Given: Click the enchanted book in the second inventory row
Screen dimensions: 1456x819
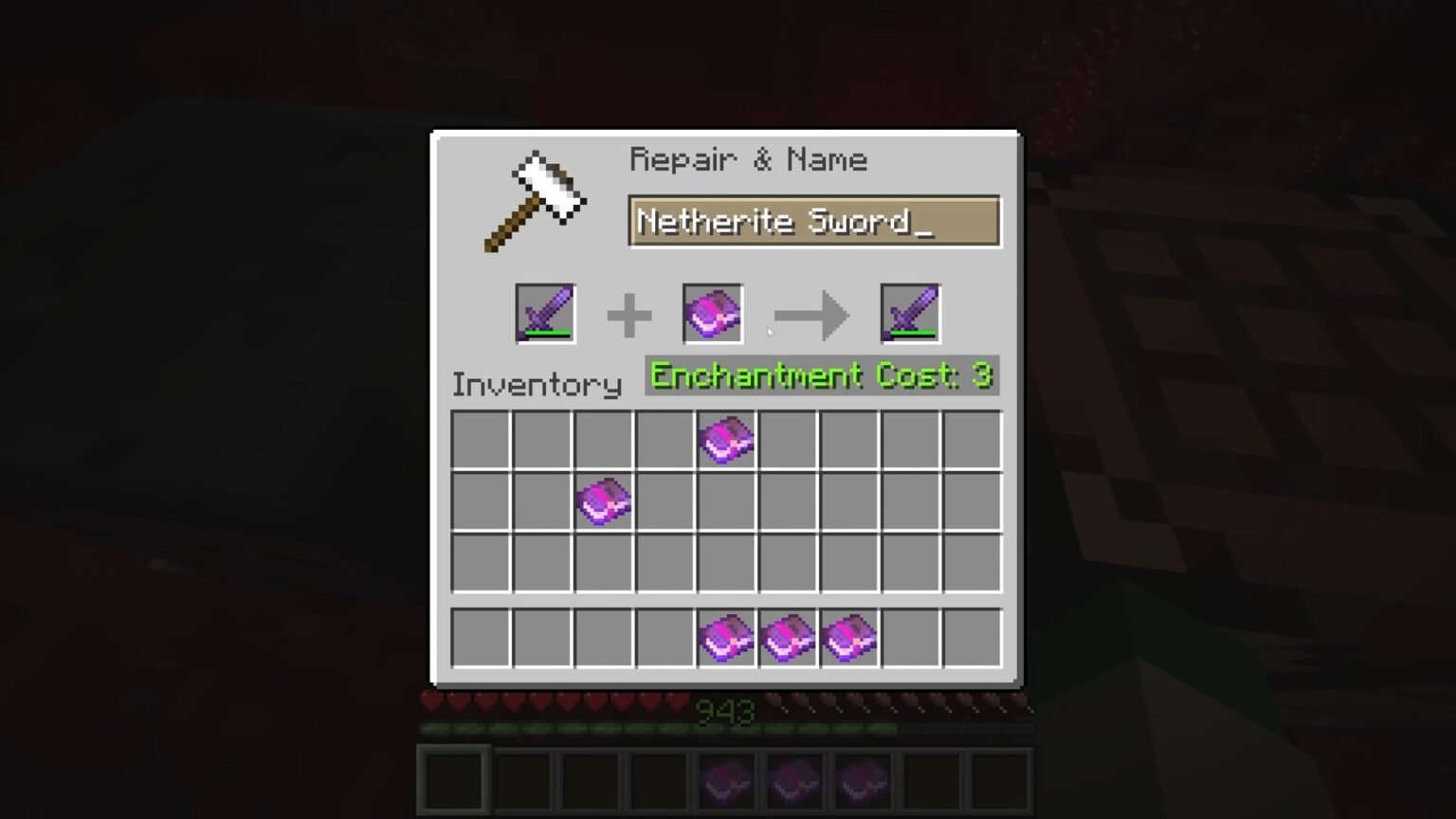Looking at the screenshot, I should (604, 500).
